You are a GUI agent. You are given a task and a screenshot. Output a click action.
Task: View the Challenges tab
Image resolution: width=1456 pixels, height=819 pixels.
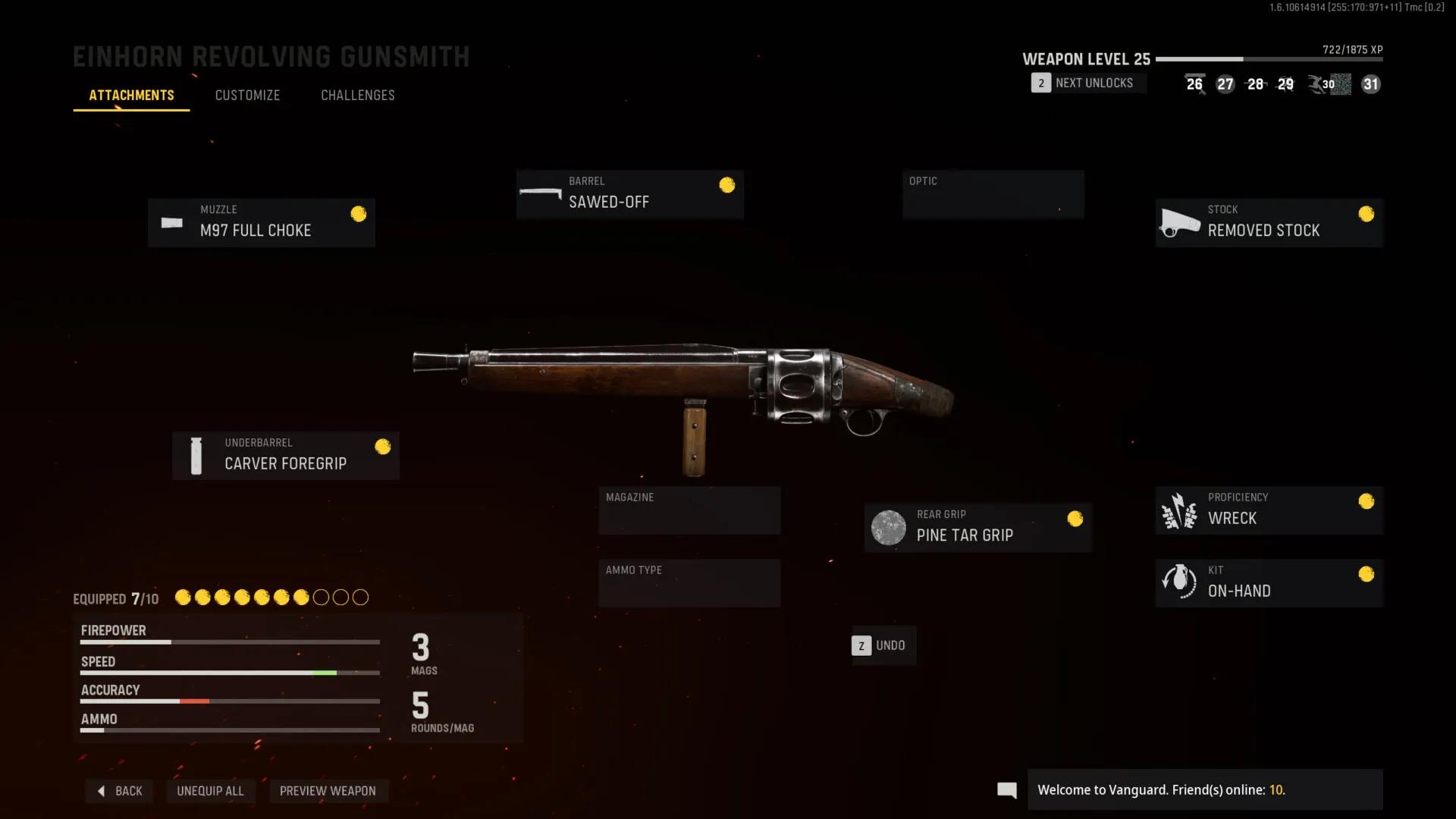pyautogui.click(x=357, y=96)
